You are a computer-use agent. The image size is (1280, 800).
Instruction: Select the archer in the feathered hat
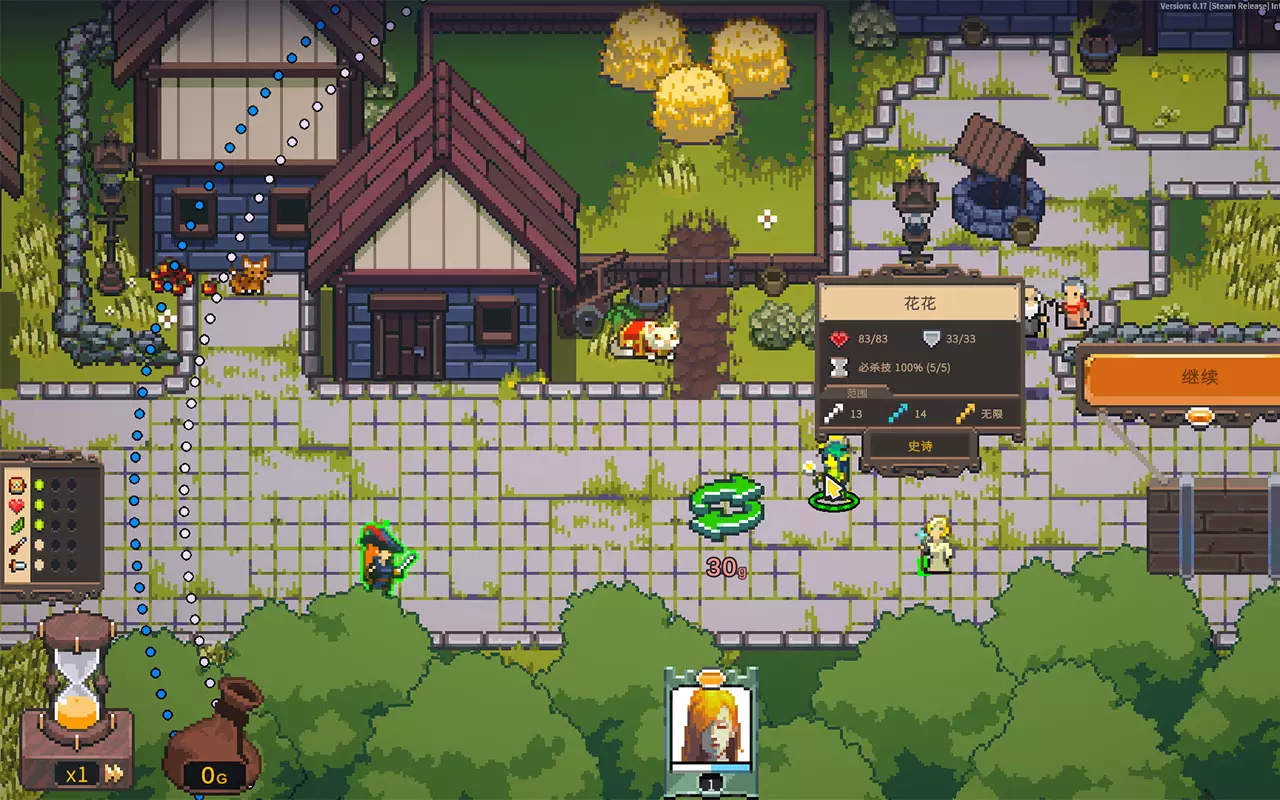[x=383, y=558]
